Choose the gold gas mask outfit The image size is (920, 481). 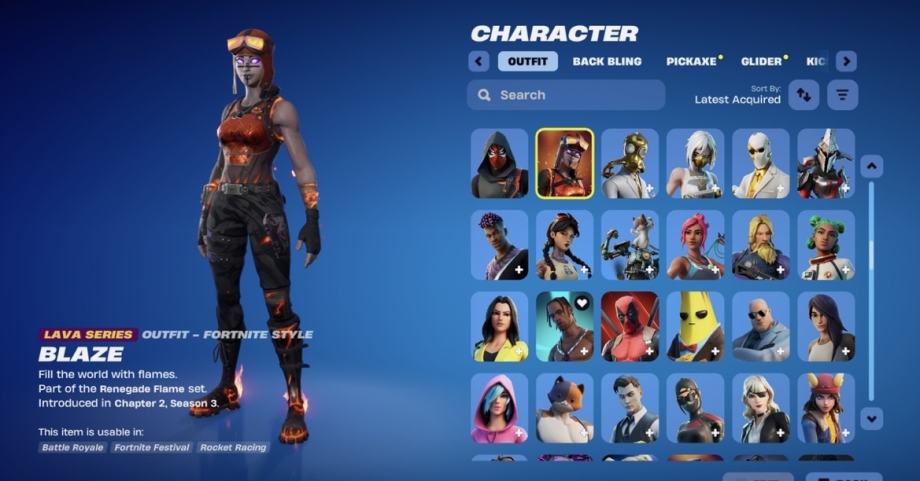630,163
